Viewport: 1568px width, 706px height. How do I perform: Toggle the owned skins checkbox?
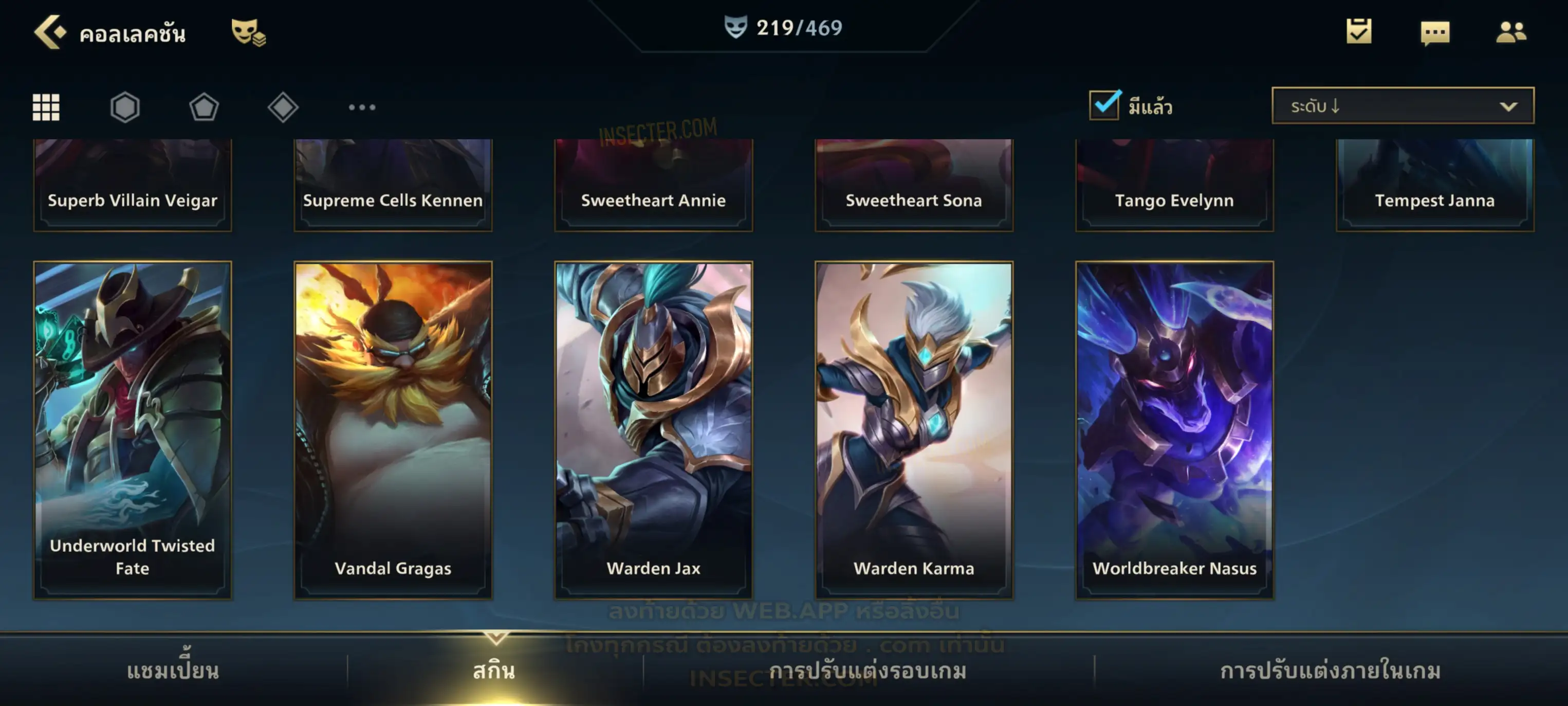(1103, 105)
